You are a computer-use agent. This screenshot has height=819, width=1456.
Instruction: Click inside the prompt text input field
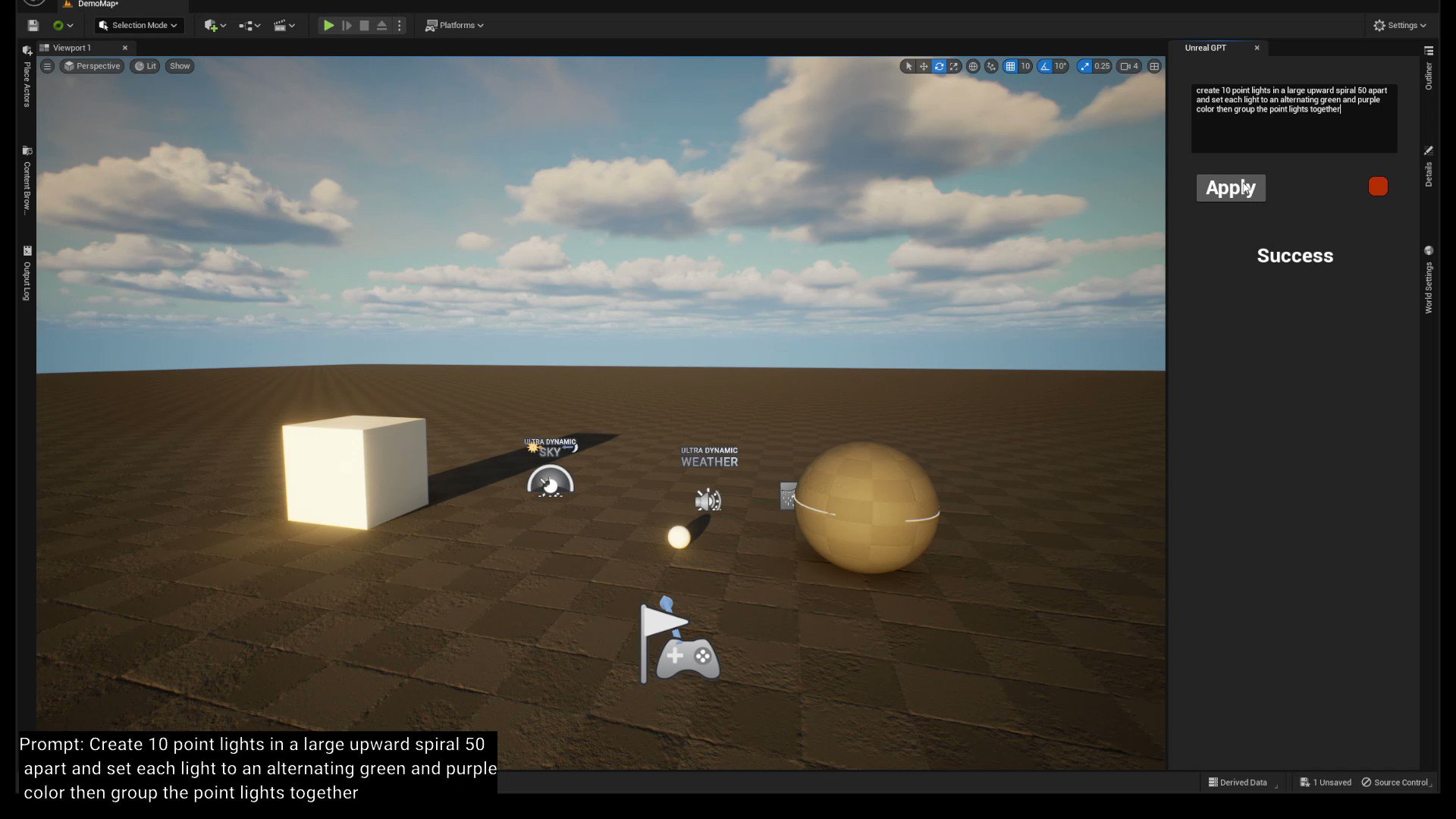tap(1293, 118)
